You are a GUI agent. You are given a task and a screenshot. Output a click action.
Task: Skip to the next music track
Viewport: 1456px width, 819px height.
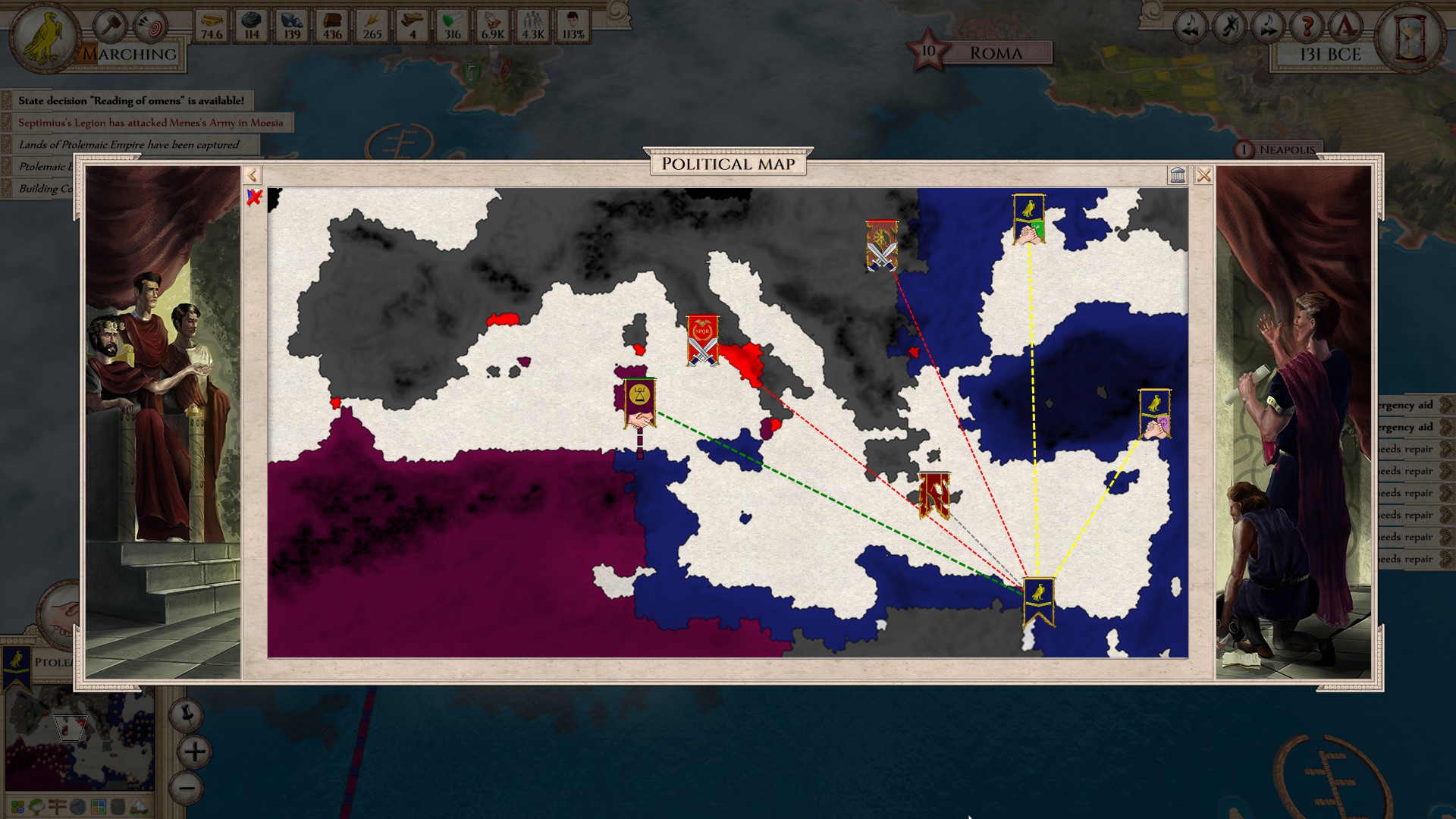point(1268,27)
